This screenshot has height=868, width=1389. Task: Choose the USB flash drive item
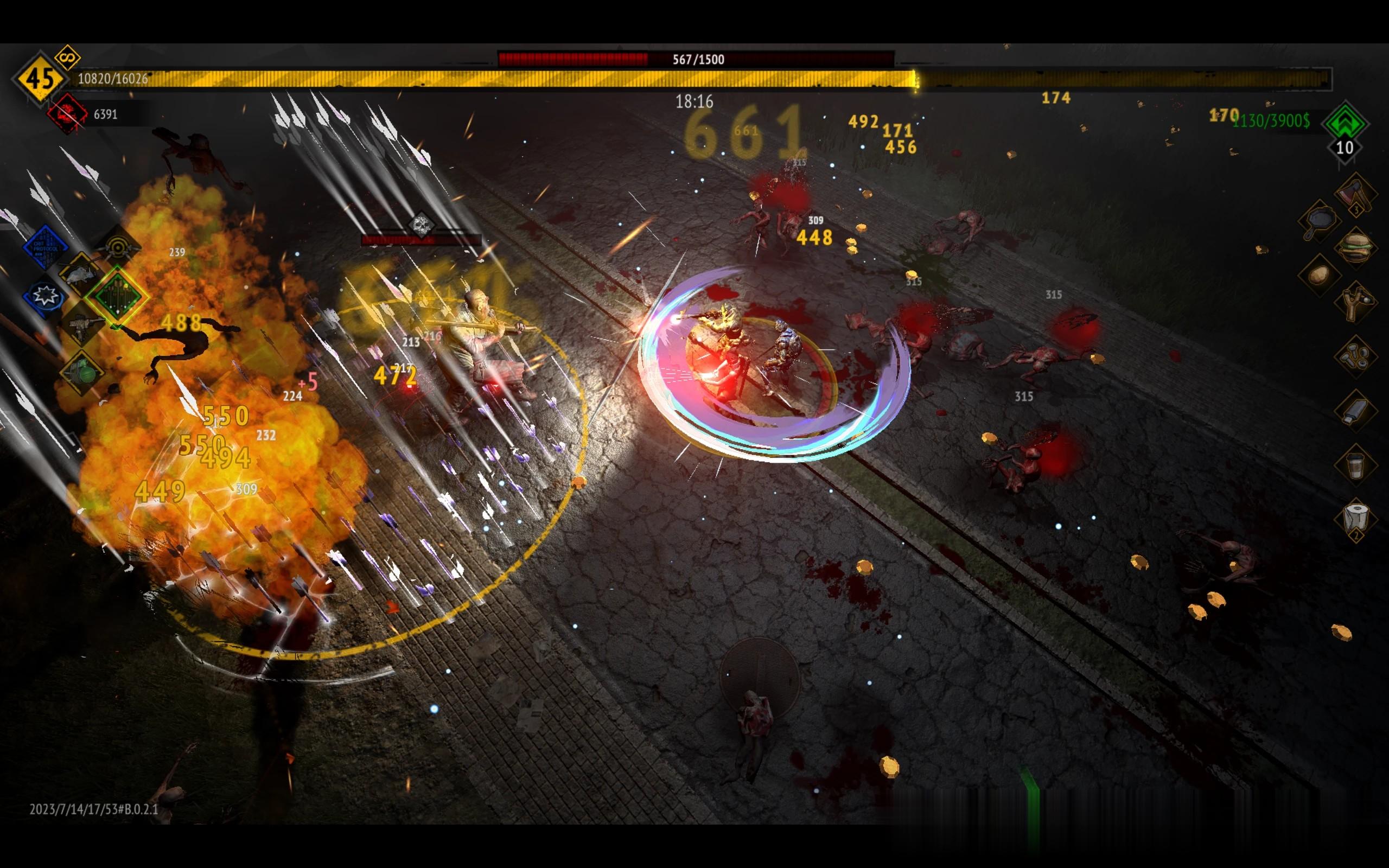1356,410
